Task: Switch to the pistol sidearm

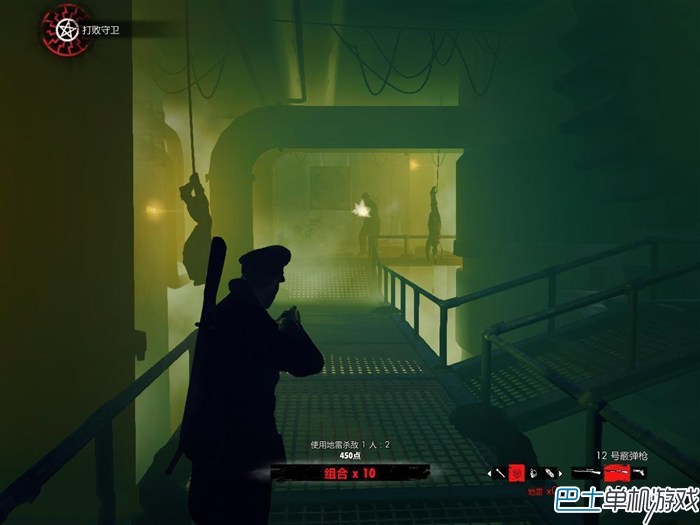Action: [x=639, y=472]
